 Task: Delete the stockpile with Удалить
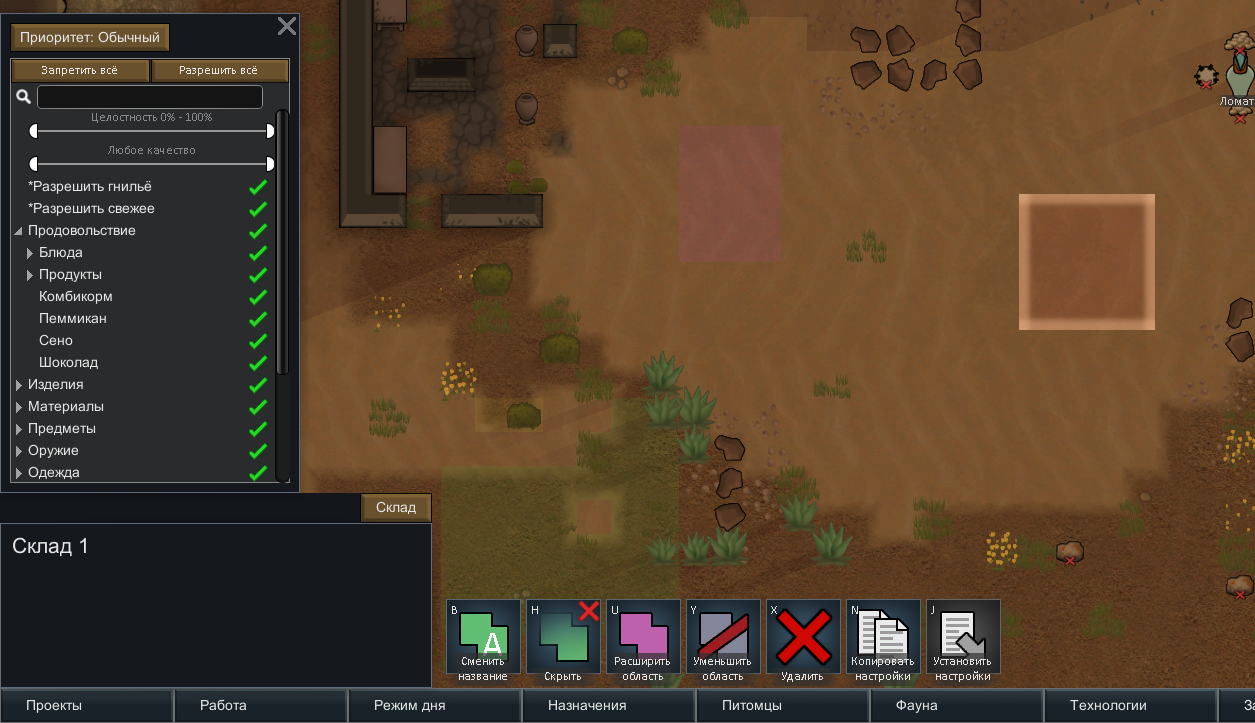point(803,636)
